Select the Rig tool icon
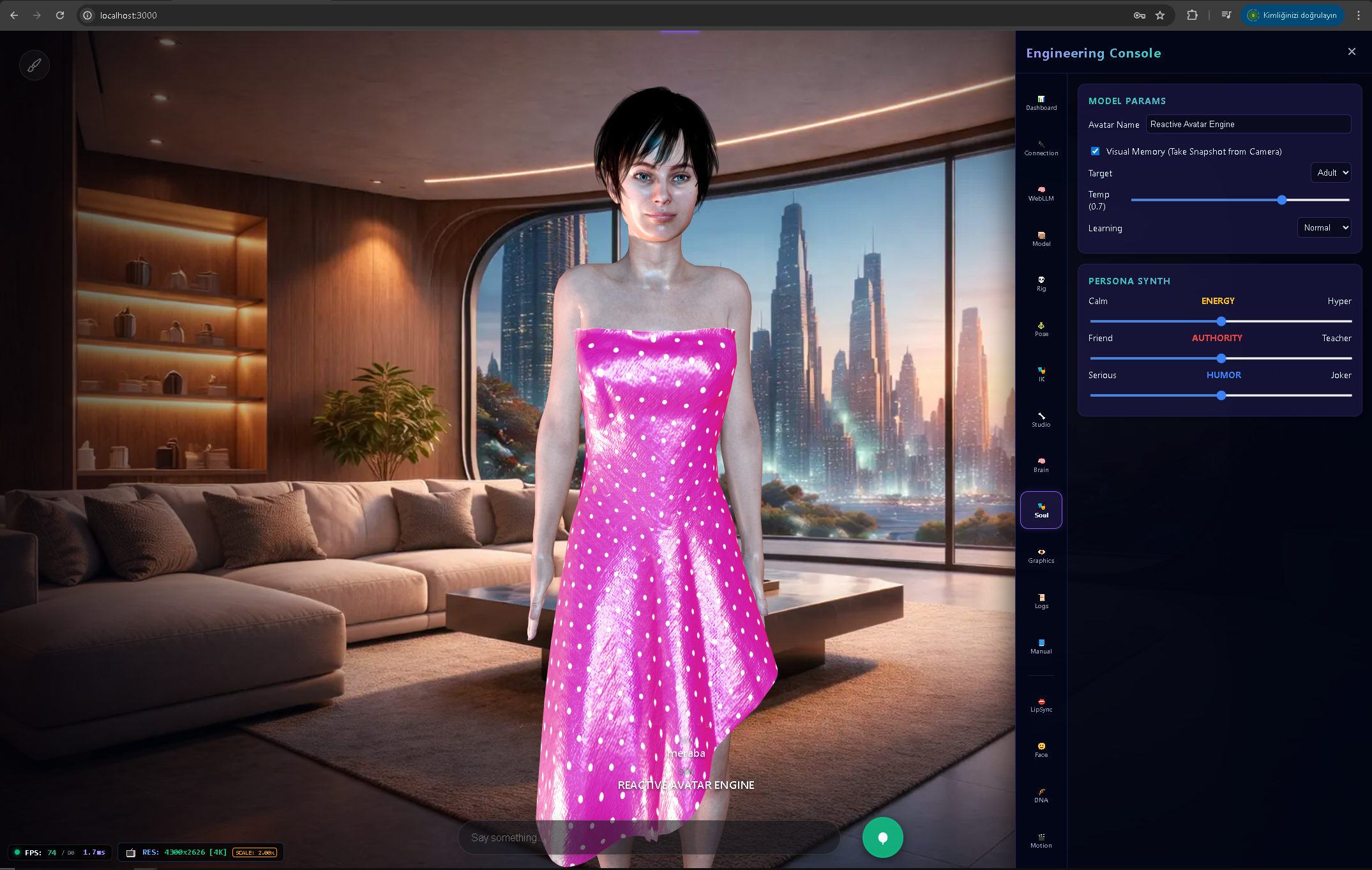The width and height of the screenshot is (1372, 870). (x=1041, y=282)
